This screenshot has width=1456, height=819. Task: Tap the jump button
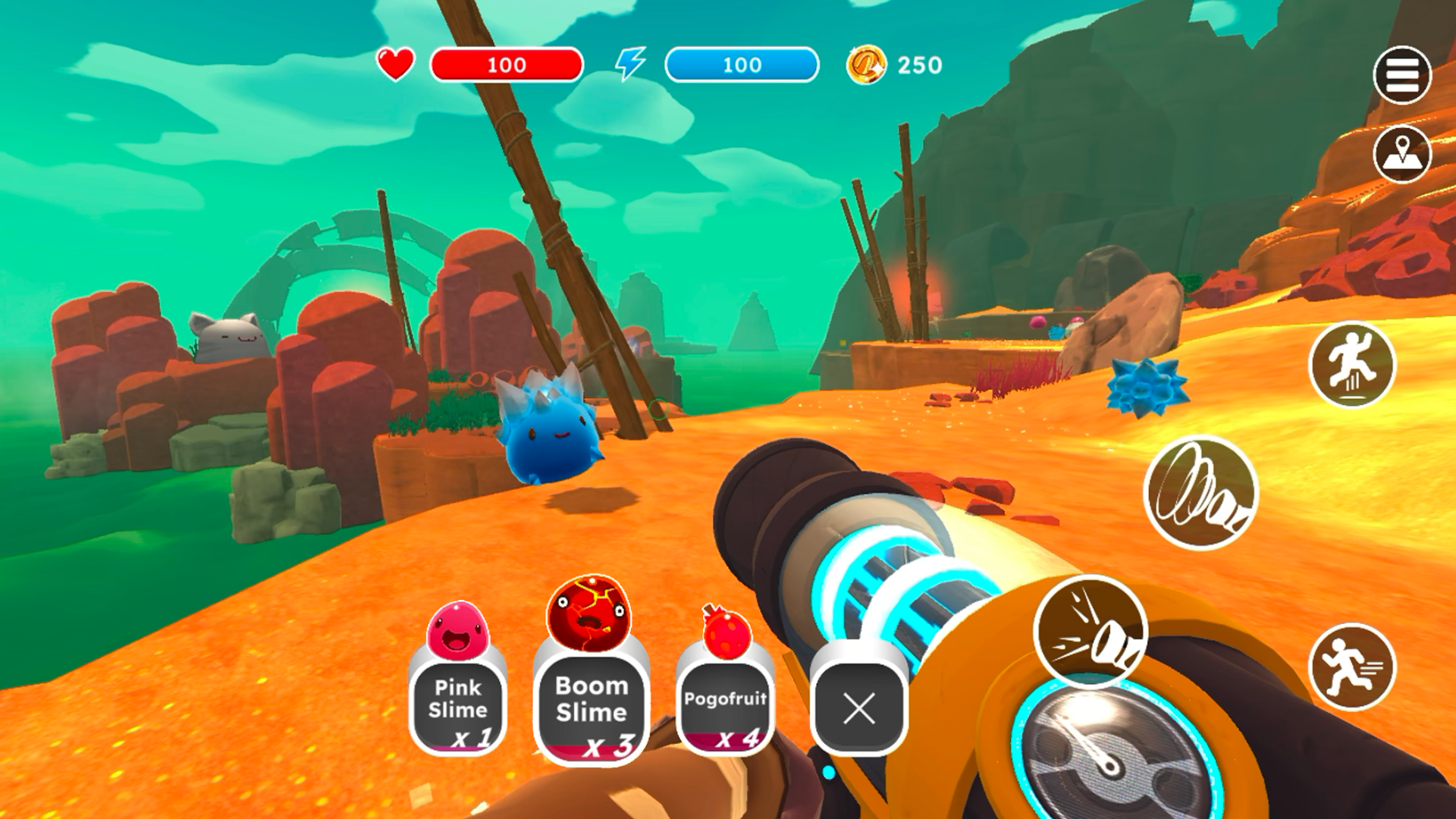(1351, 365)
